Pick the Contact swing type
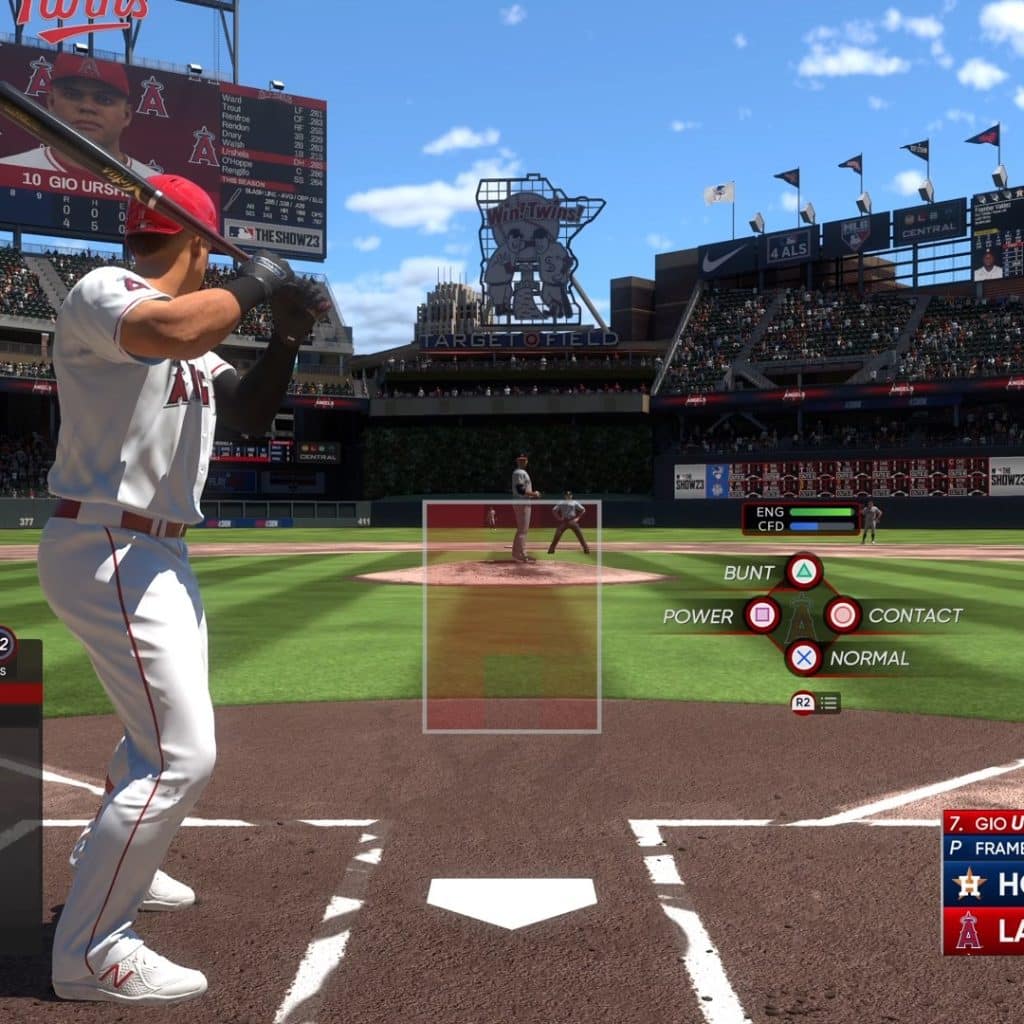 [842, 615]
